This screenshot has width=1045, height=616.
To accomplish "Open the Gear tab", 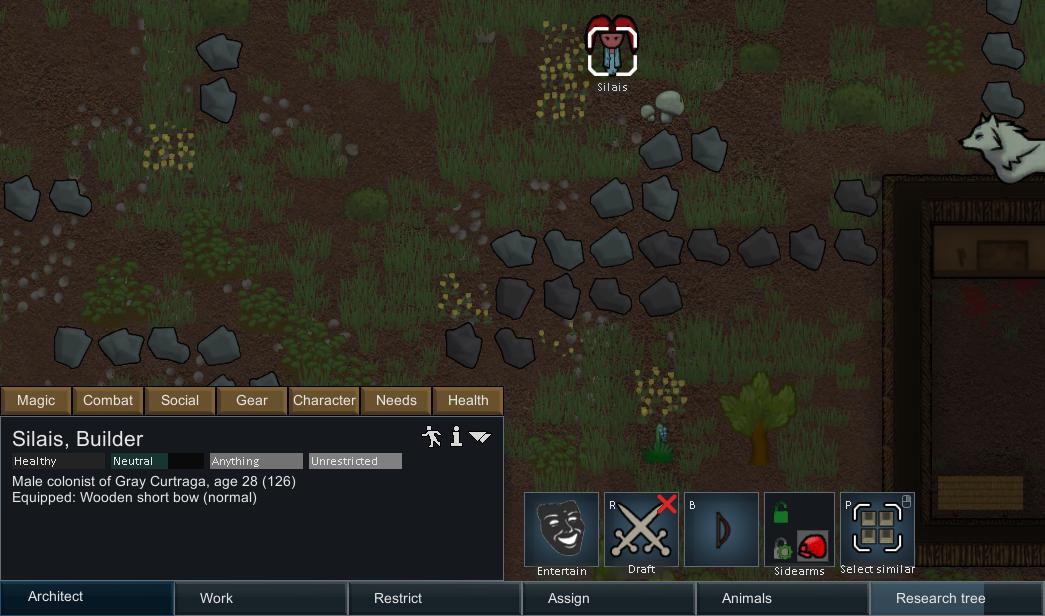I will click(252, 400).
